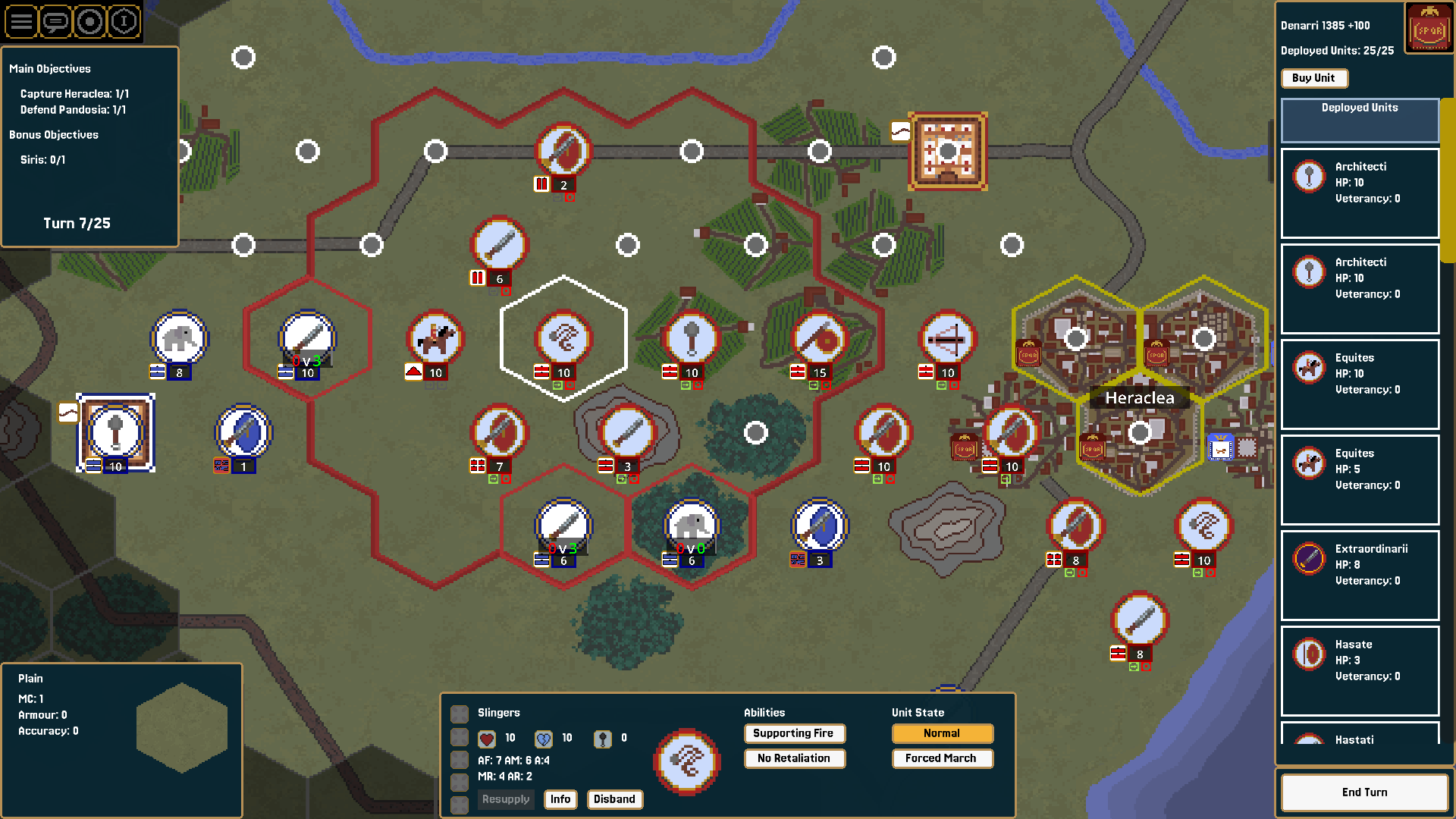The width and height of the screenshot is (1456, 819).
Task: Activate Supporting Fire for the Slingers
Action: (x=794, y=733)
